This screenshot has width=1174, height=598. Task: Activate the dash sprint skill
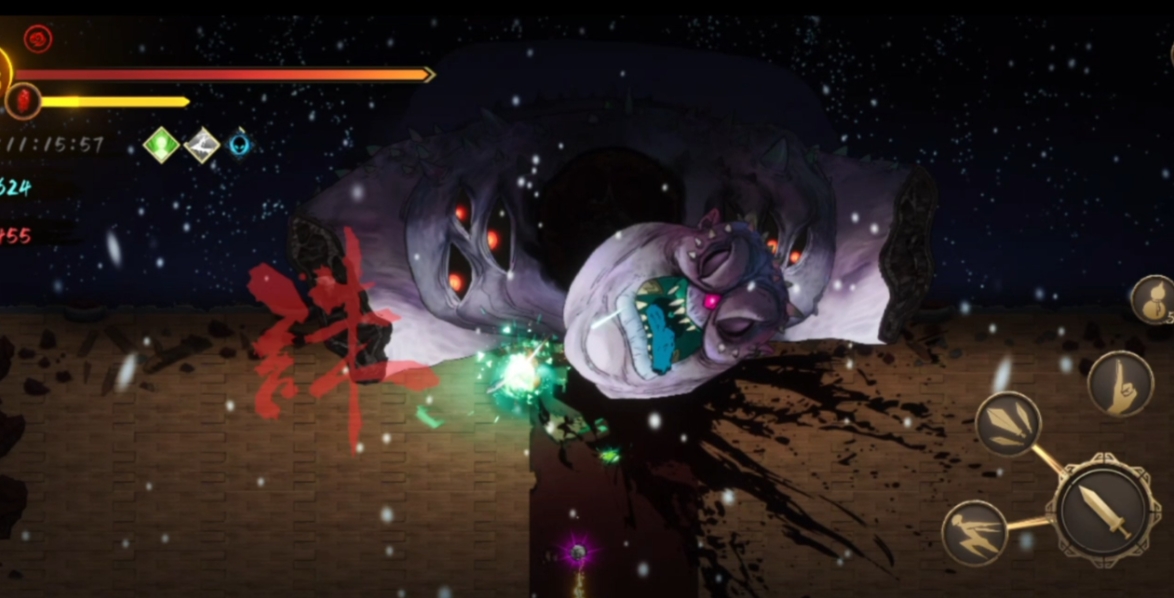[x=973, y=532]
